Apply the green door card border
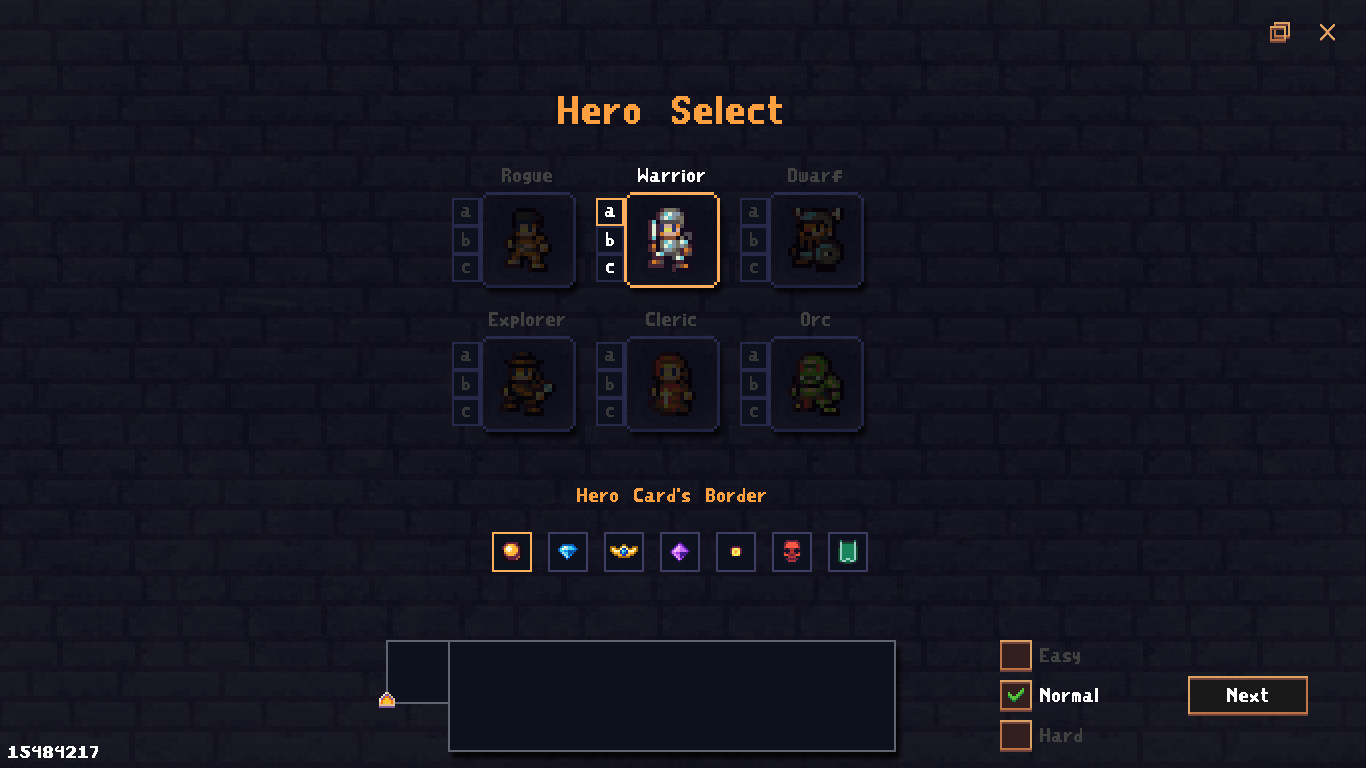Image resolution: width=1366 pixels, height=768 pixels. 847,551
